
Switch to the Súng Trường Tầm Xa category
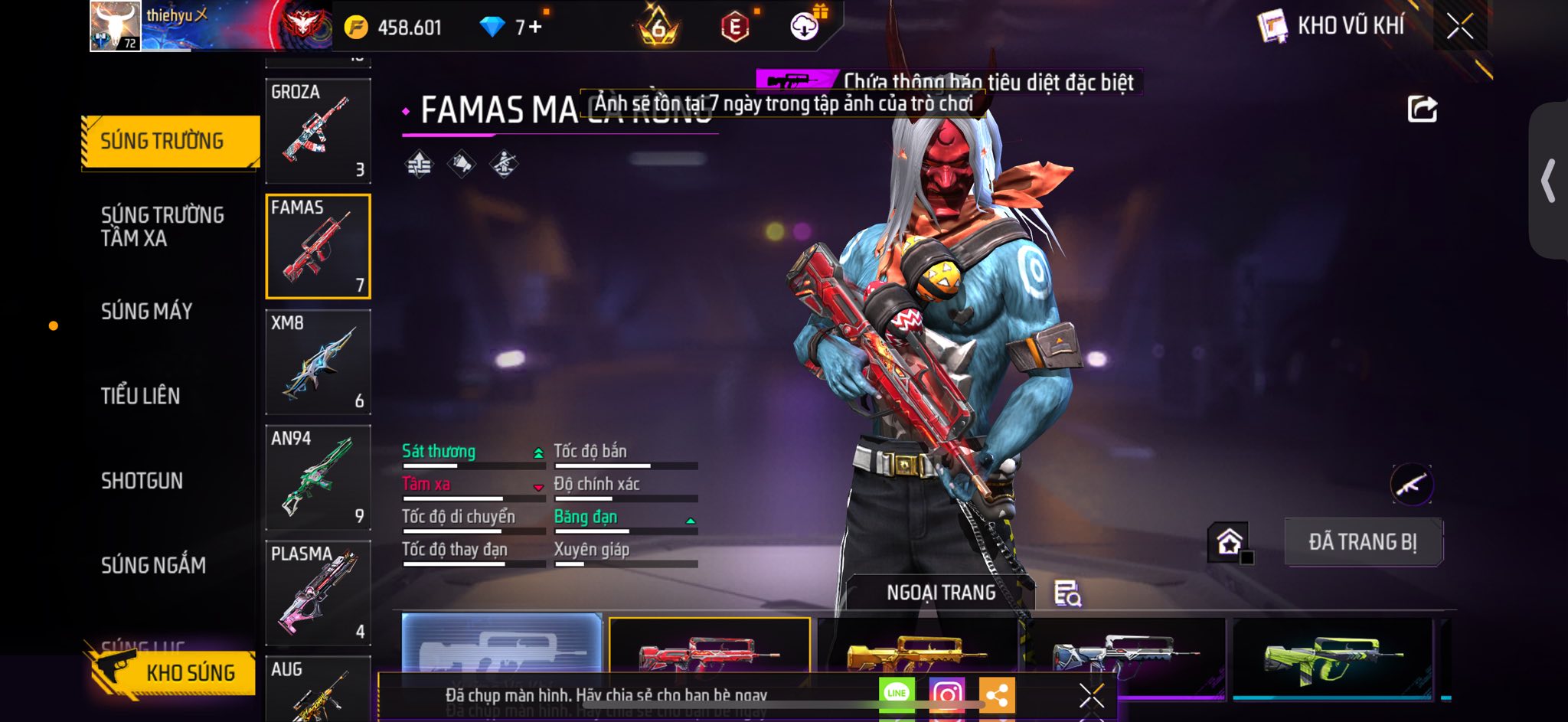[162, 226]
